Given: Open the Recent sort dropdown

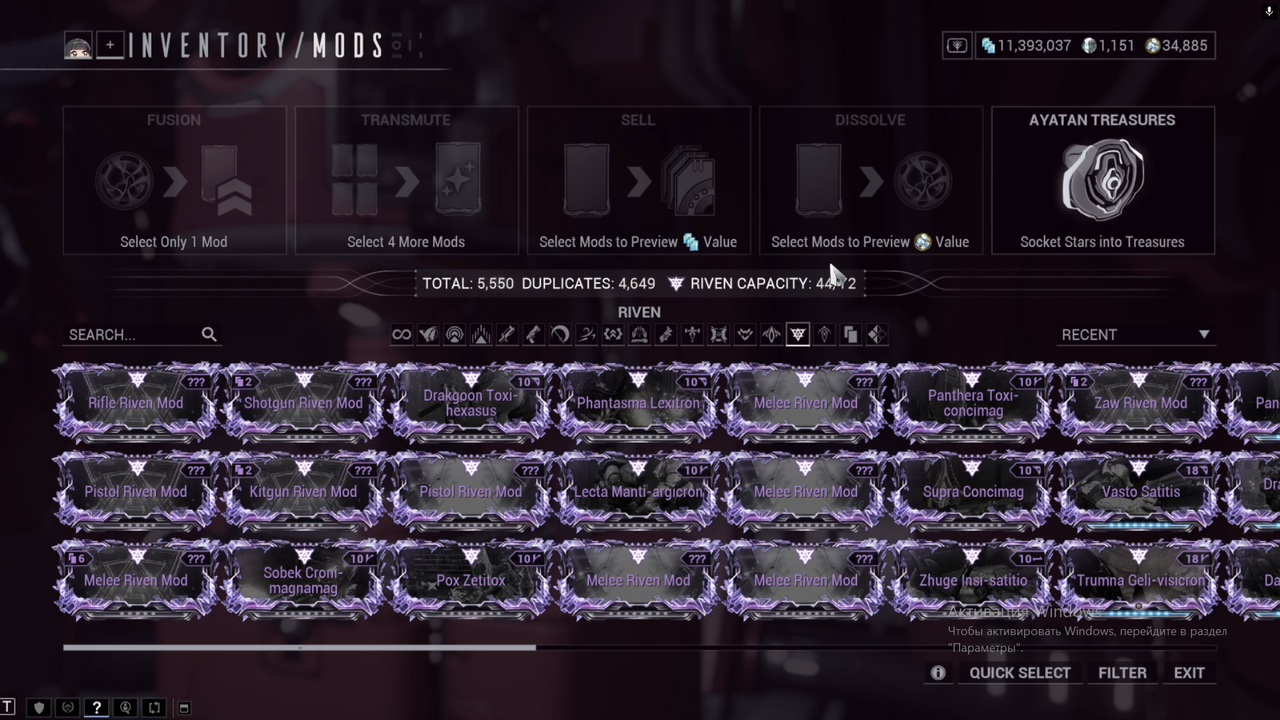Looking at the screenshot, I should (x=1135, y=335).
